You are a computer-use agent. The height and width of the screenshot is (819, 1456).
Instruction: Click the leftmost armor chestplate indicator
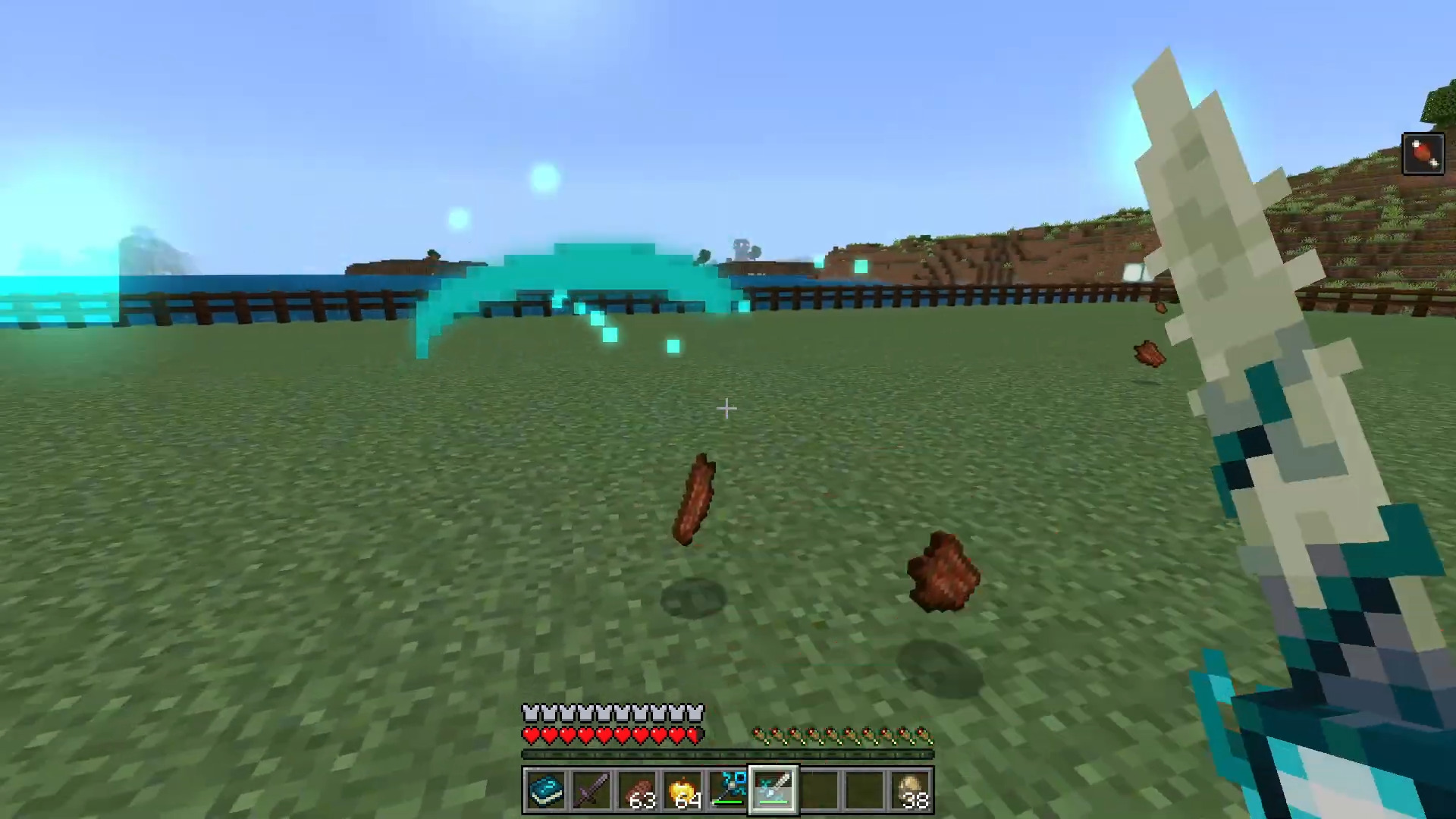pos(529,711)
